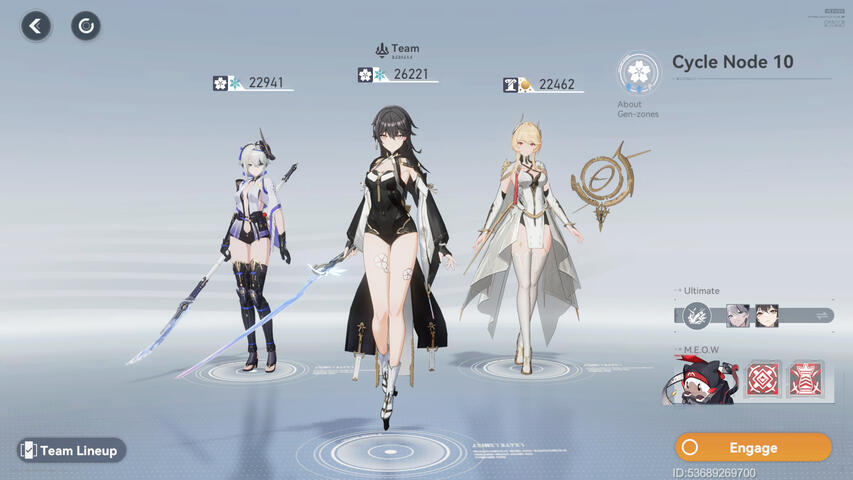Select the silver-haired character's Ultimate portrait
The width and height of the screenshot is (853, 480).
pos(737,316)
